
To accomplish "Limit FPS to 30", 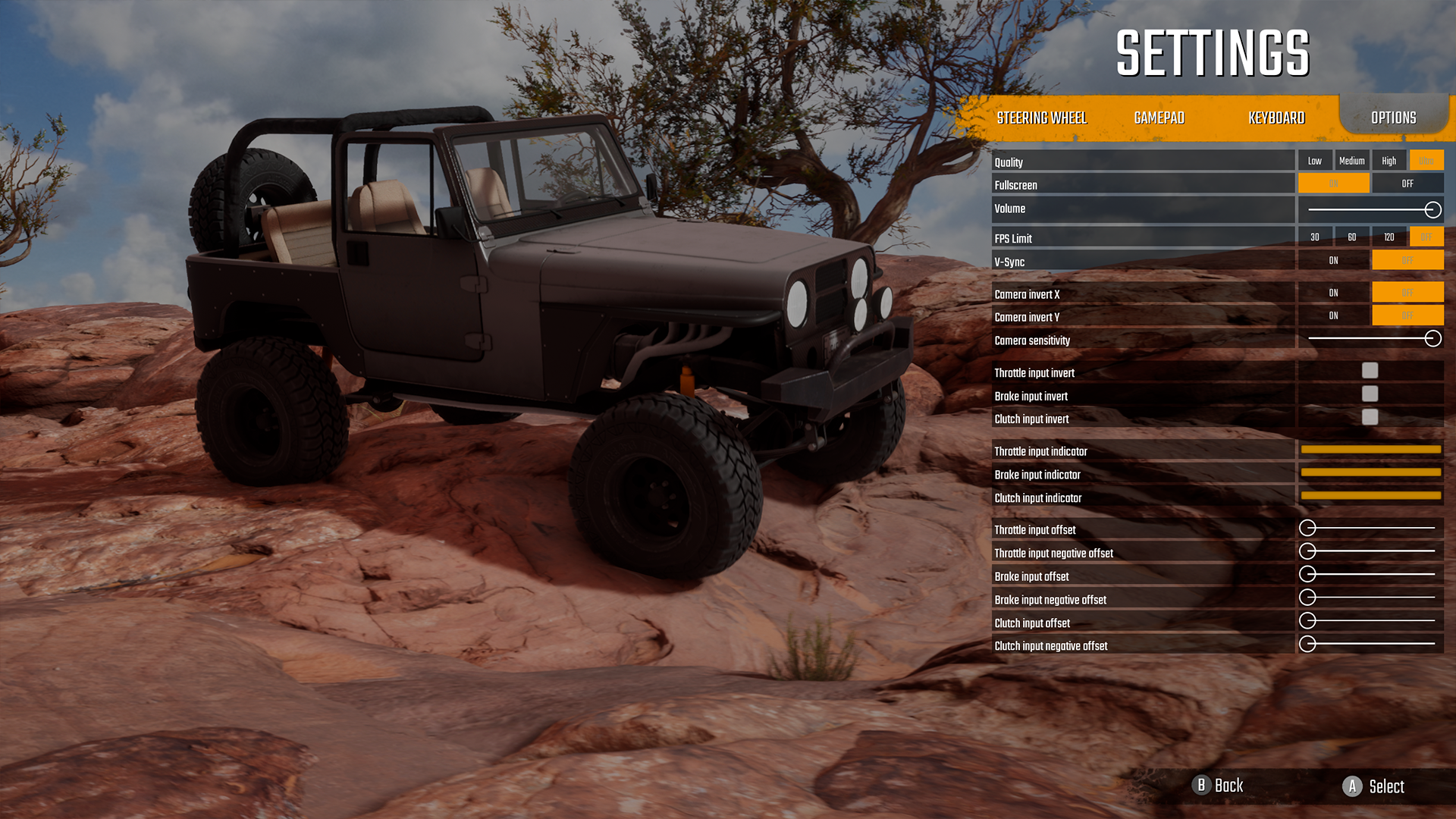I will coord(1314,237).
